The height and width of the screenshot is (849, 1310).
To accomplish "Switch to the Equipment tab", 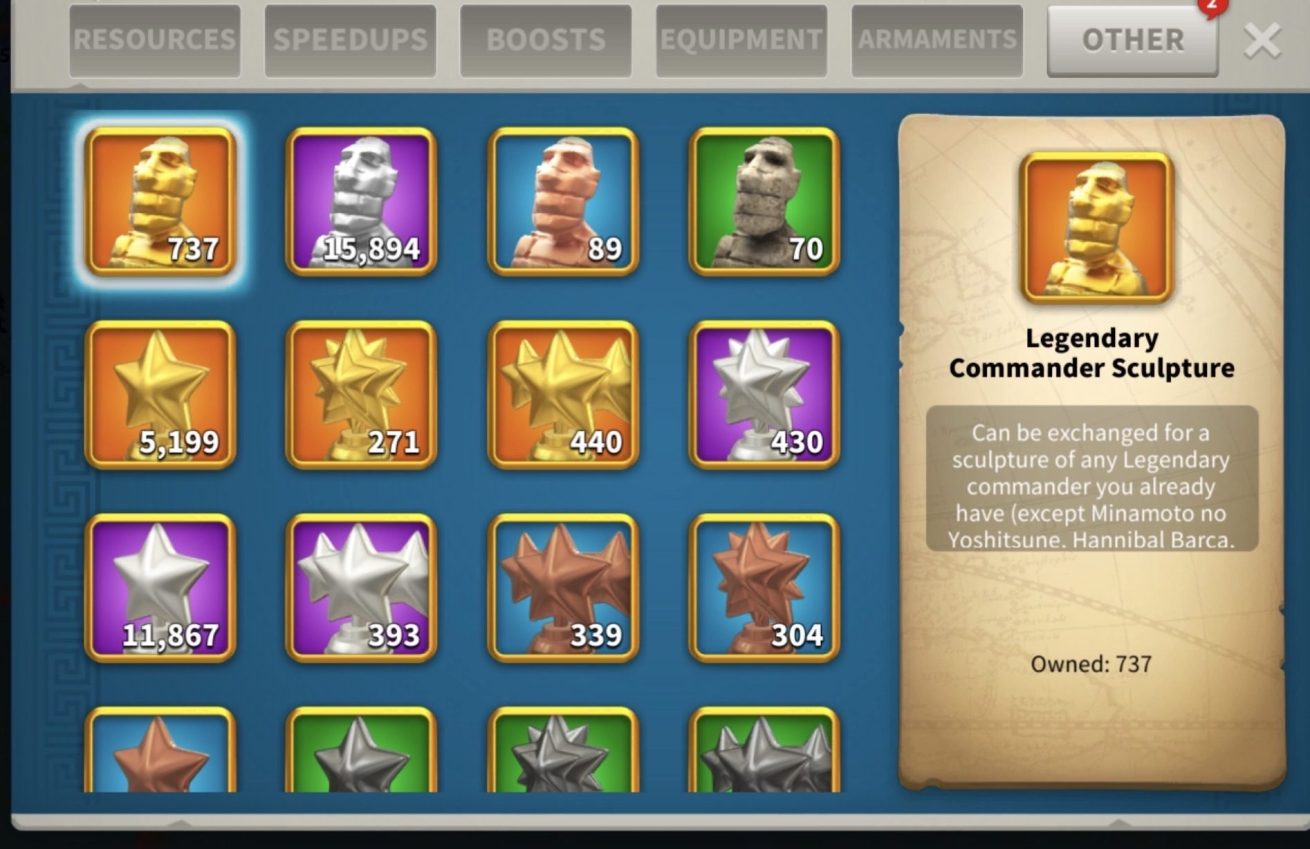I will click(741, 41).
